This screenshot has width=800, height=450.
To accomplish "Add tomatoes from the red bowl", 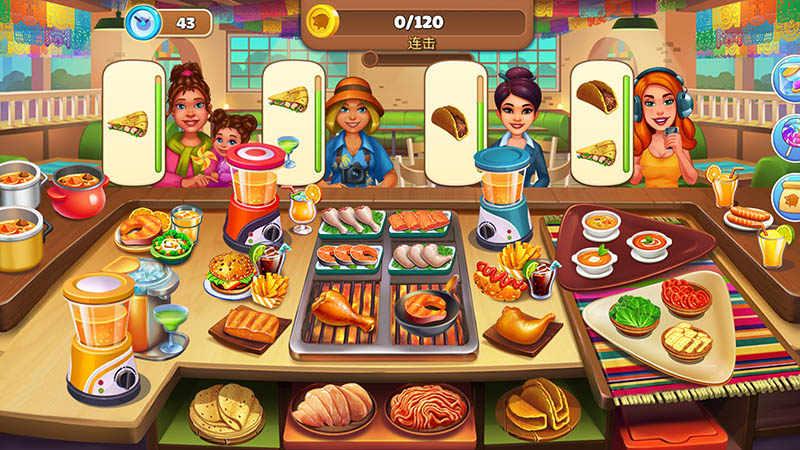I will click(x=686, y=294).
